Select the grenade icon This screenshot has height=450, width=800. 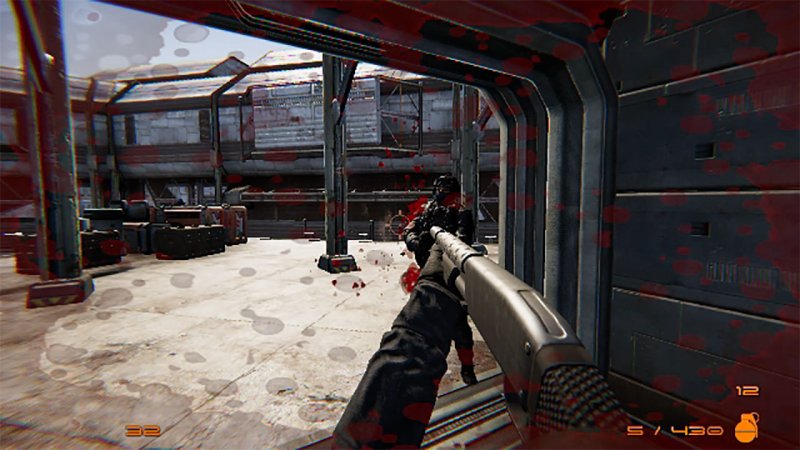[745, 427]
